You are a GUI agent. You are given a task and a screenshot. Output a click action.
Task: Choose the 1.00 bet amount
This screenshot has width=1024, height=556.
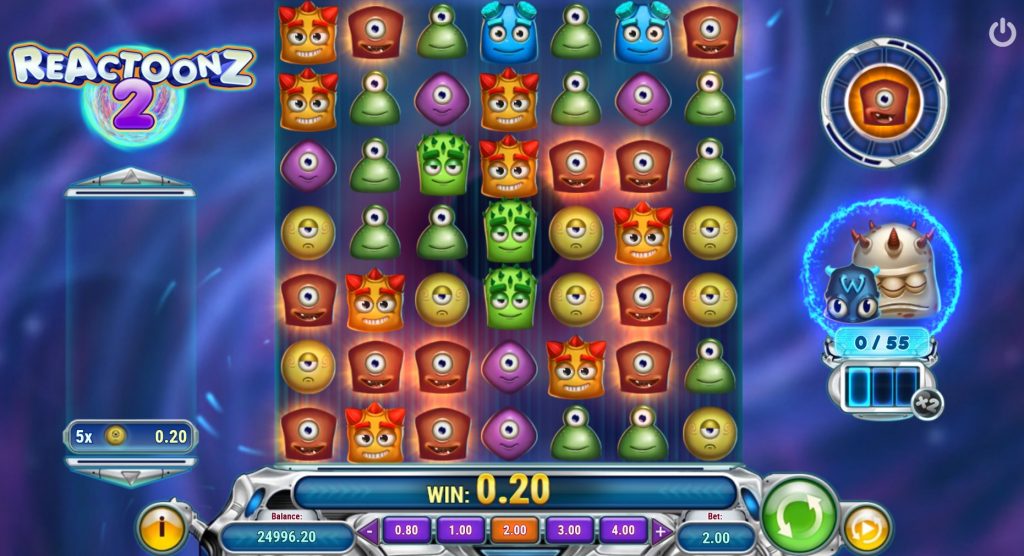tap(460, 530)
